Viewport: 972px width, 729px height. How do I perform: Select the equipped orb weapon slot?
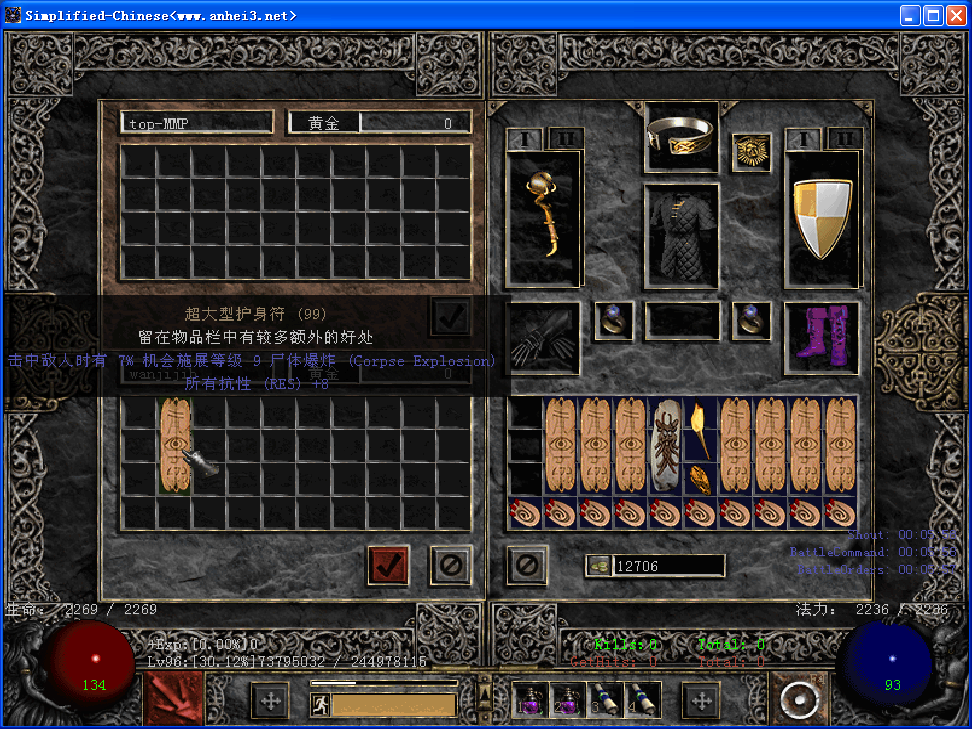[x=544, y=215]
